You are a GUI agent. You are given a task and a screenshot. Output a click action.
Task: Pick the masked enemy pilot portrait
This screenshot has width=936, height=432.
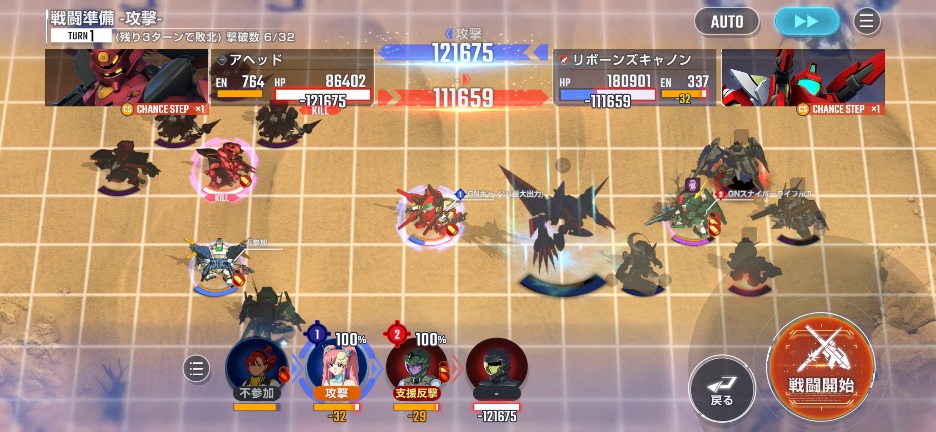(x=497, y=368)
